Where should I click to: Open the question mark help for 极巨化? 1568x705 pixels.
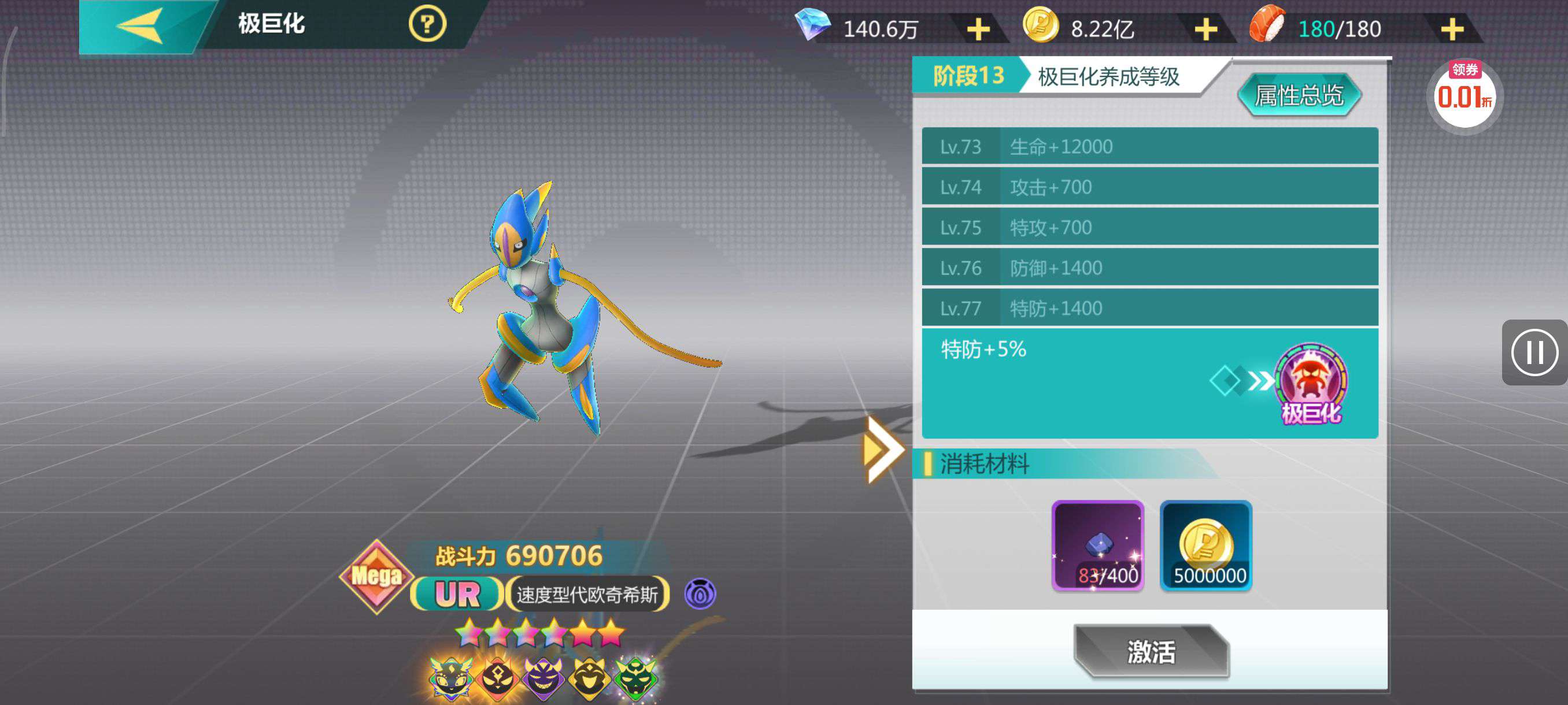tap(427, 25)
